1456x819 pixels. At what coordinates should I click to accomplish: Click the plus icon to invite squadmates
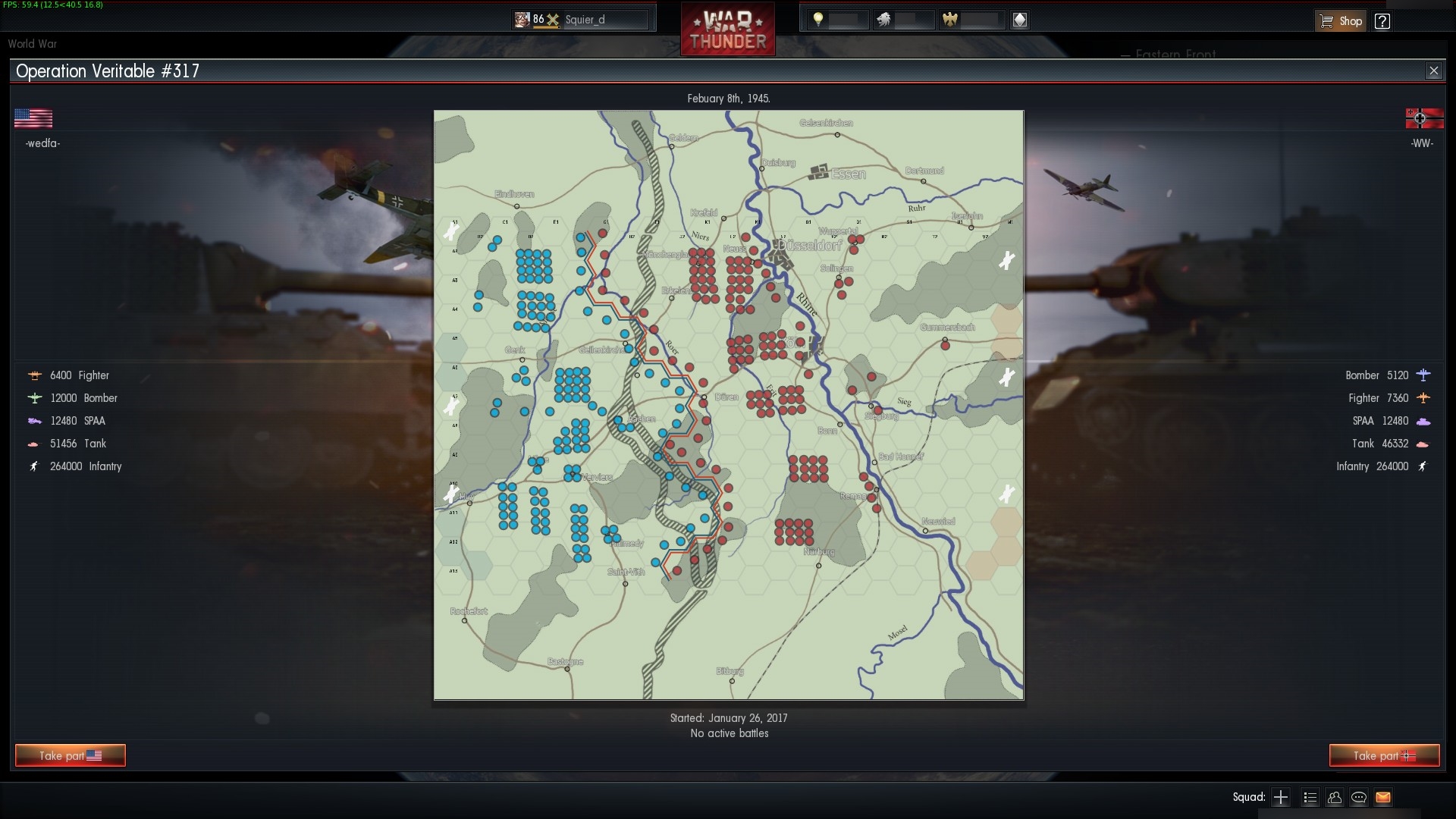click(x=1281, y=797)
